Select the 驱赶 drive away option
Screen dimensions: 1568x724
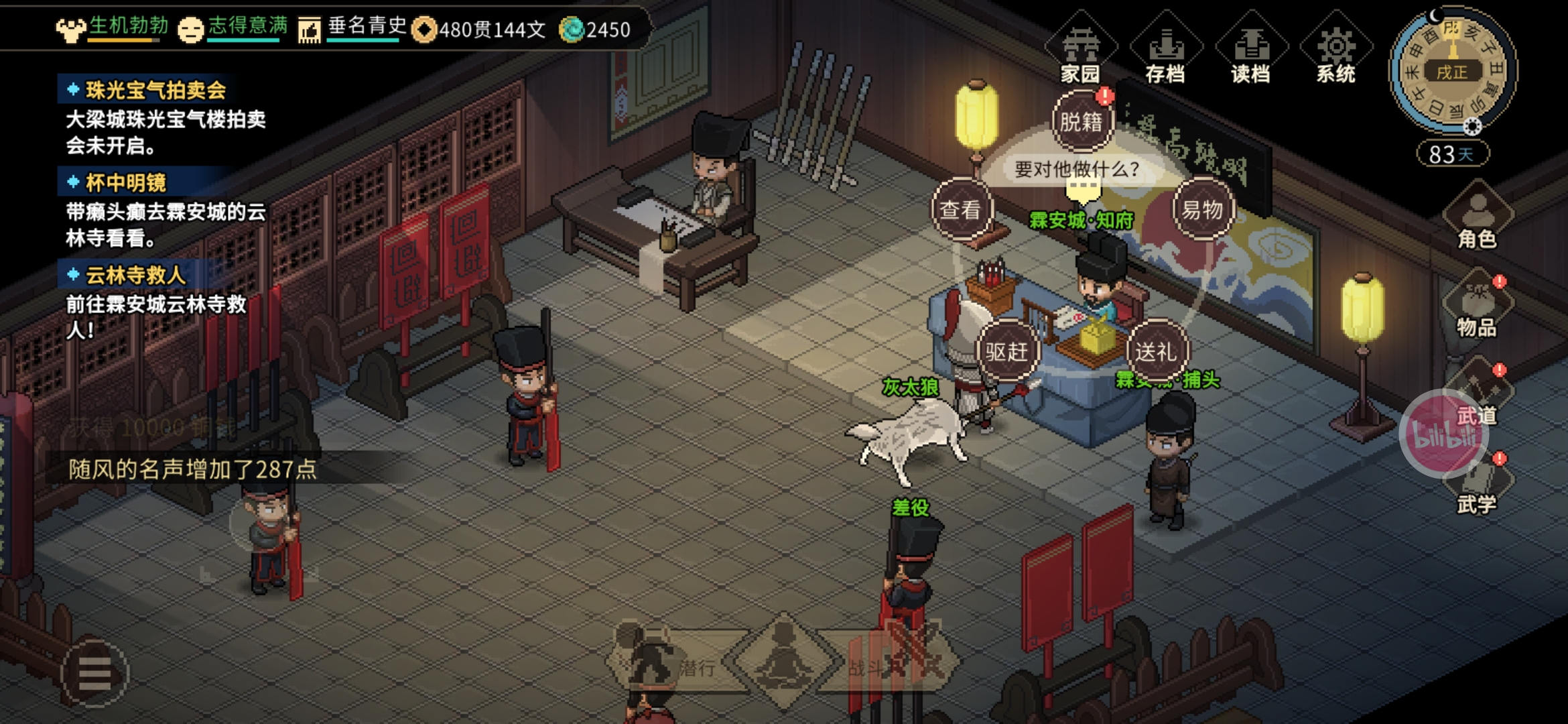pos(1006,351)
